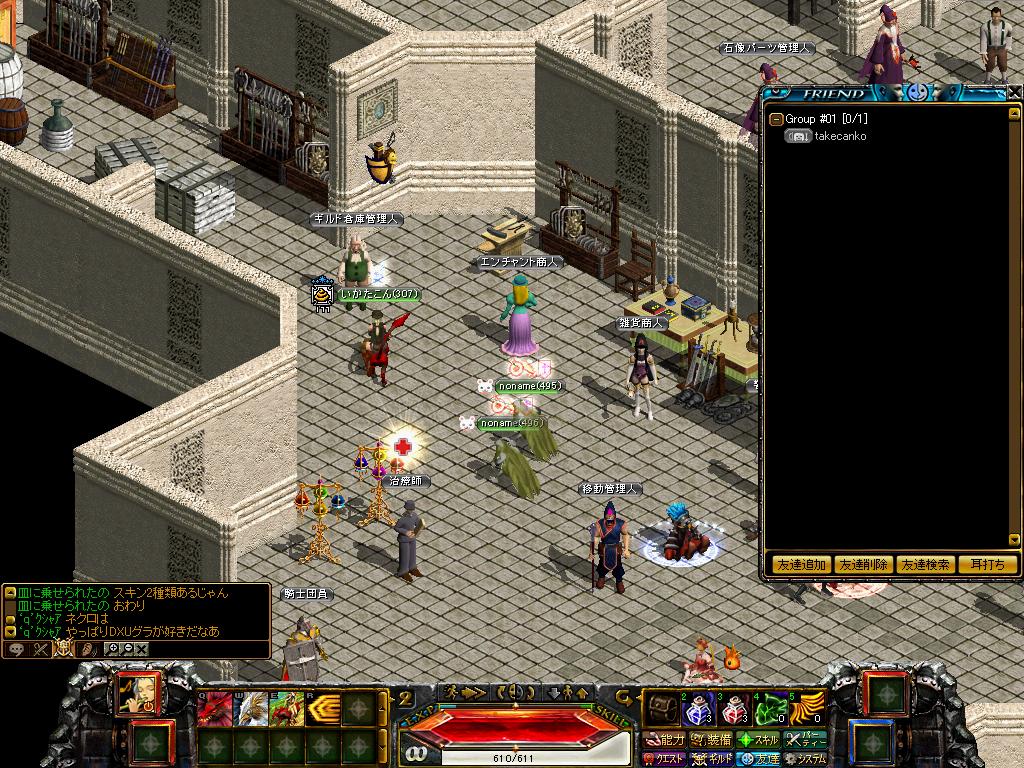Open 友達検索 friend search
This screenshot has width=1024, height=768.
[925, 565]
